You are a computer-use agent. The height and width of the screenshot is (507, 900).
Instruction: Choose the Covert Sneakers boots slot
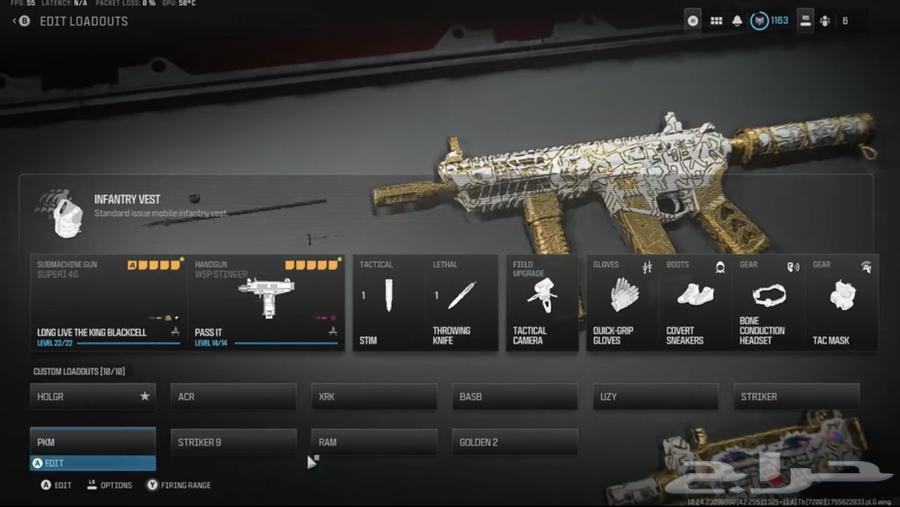point(695,302)
